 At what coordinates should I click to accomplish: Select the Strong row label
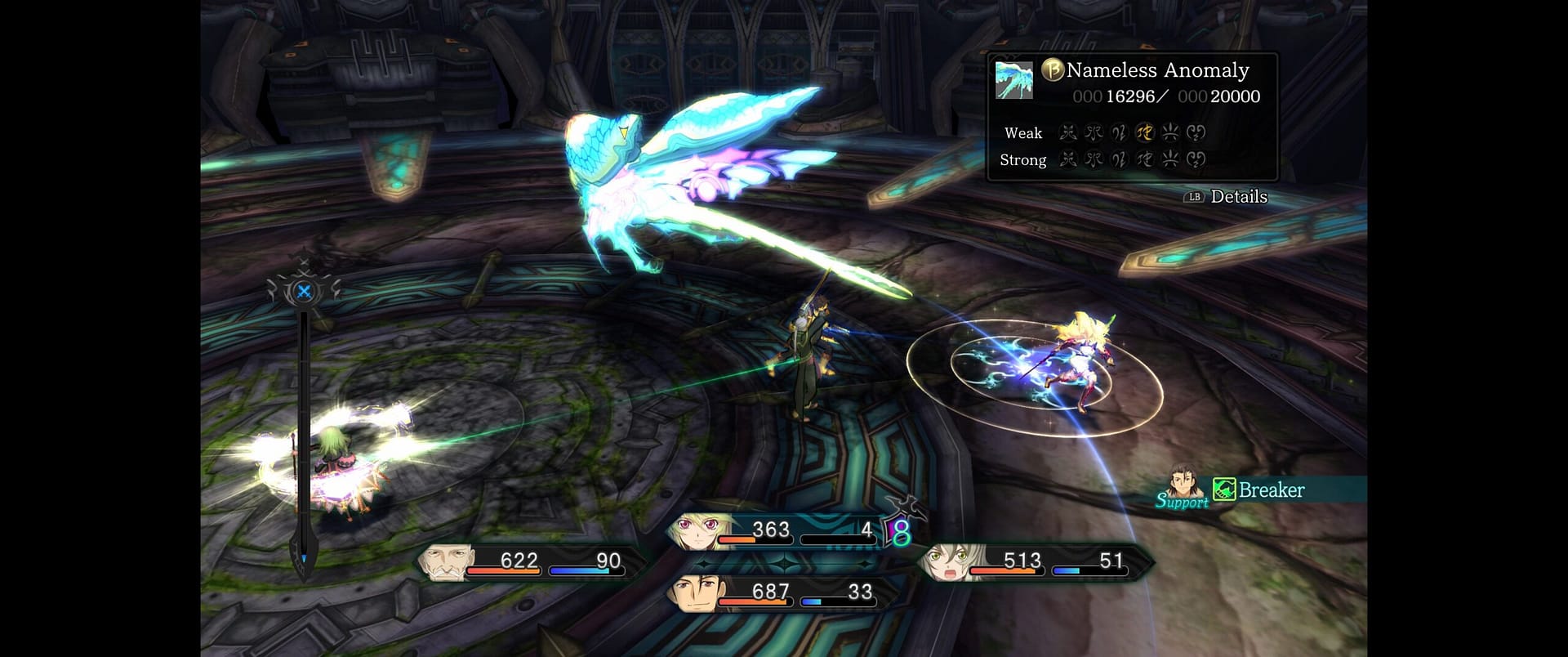[1022, 159]
